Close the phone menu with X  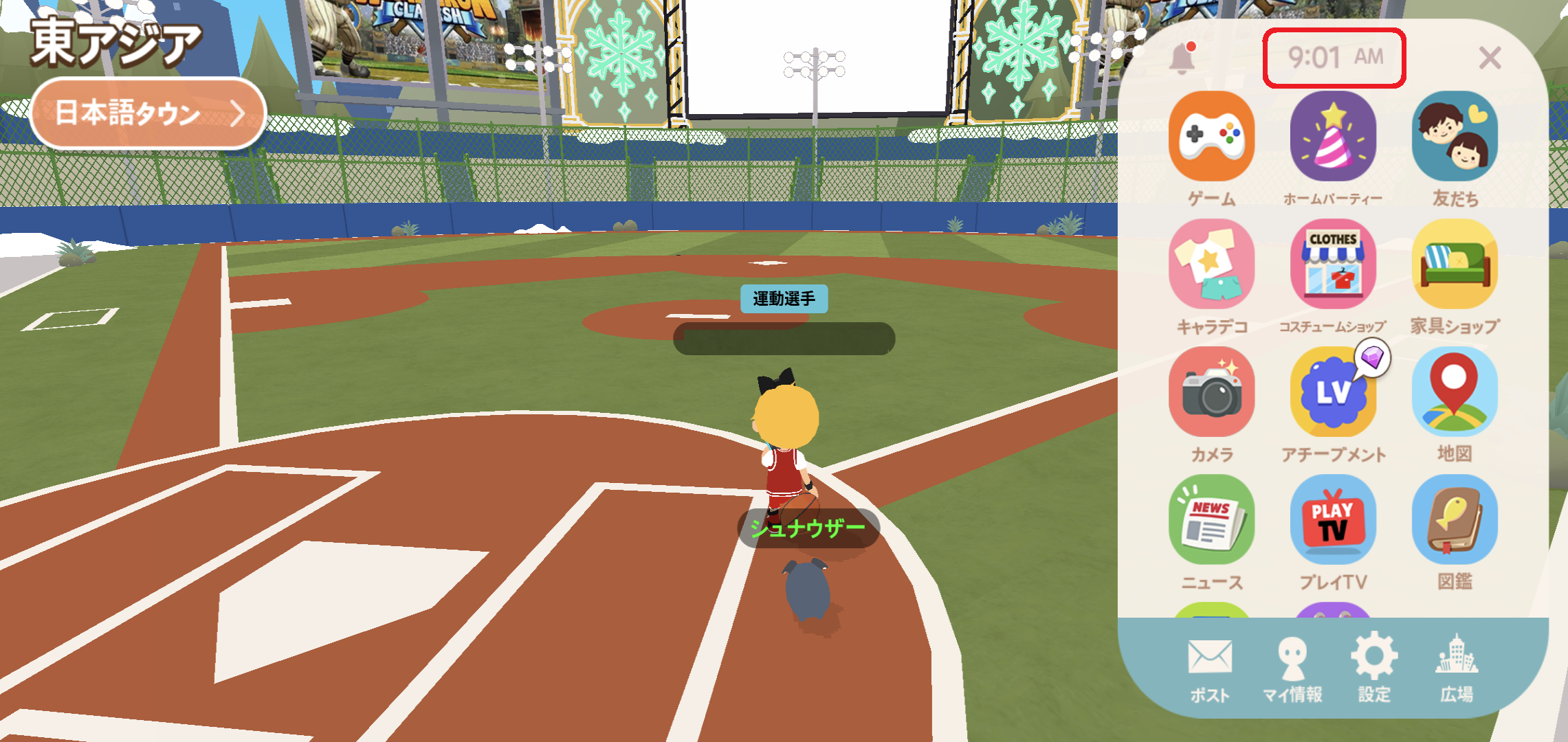coord(1489,58)
